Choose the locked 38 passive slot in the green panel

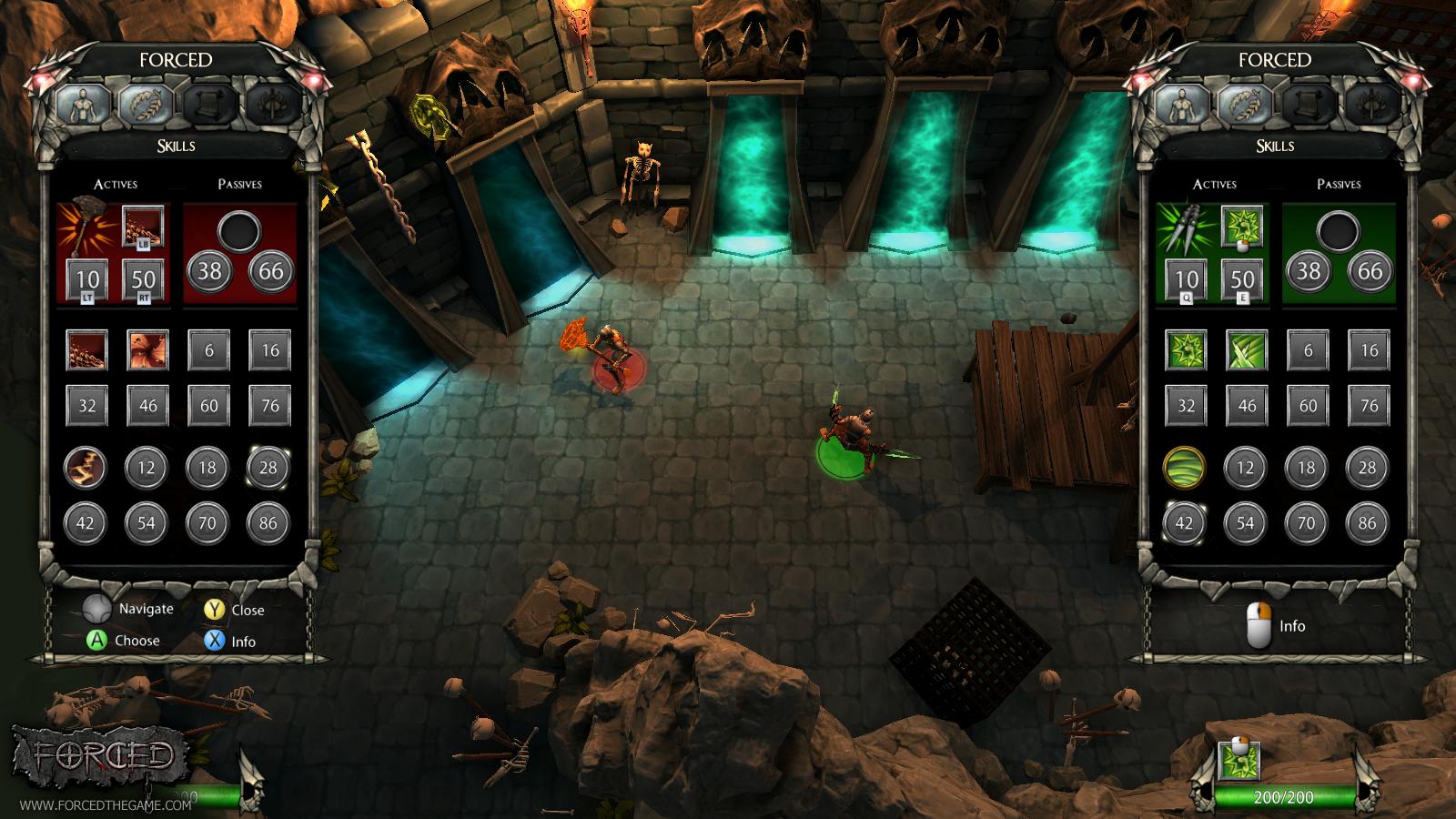tap(1309, 271)
